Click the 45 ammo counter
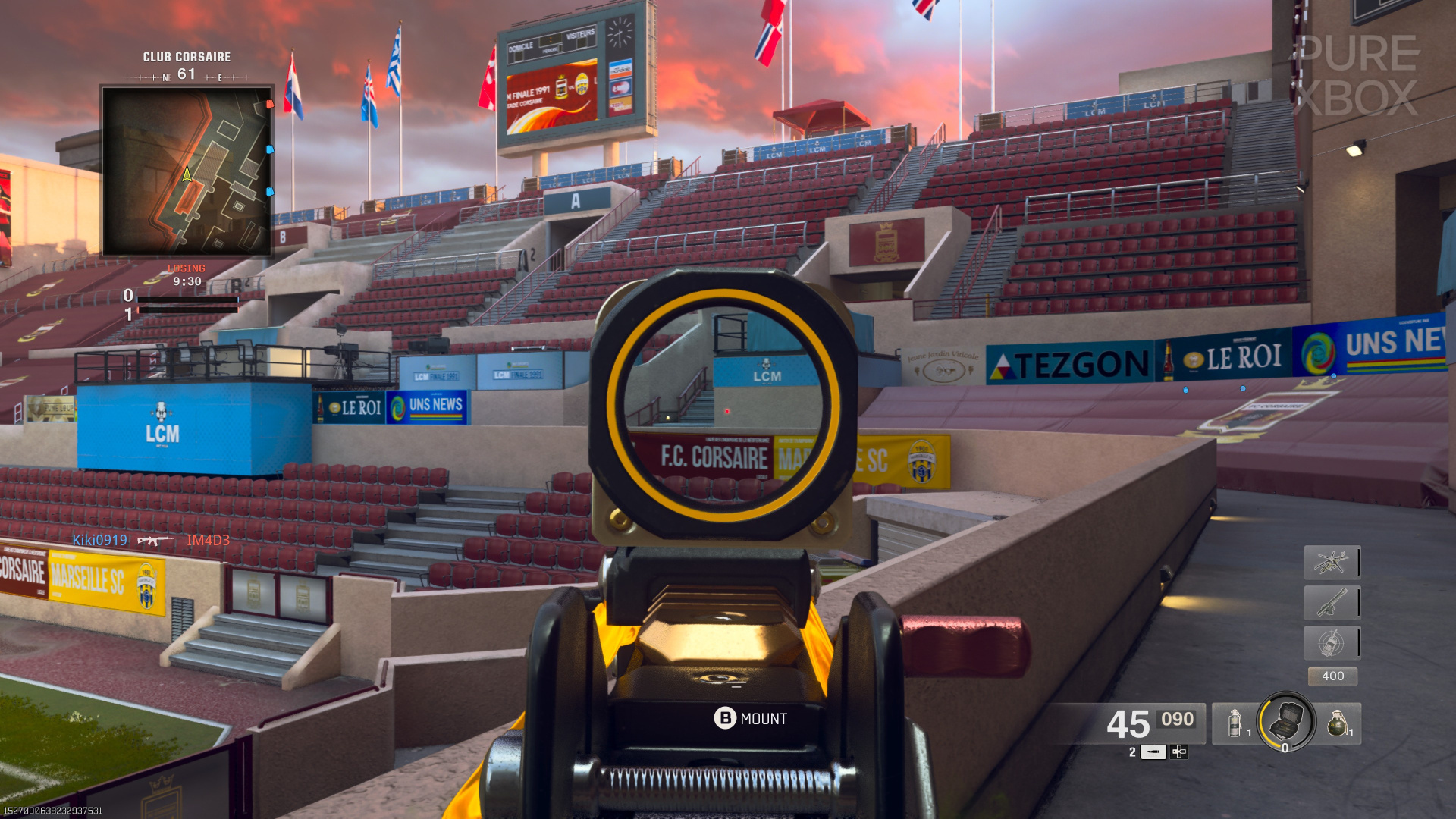1456x819 pixels. coord(1131,726)
